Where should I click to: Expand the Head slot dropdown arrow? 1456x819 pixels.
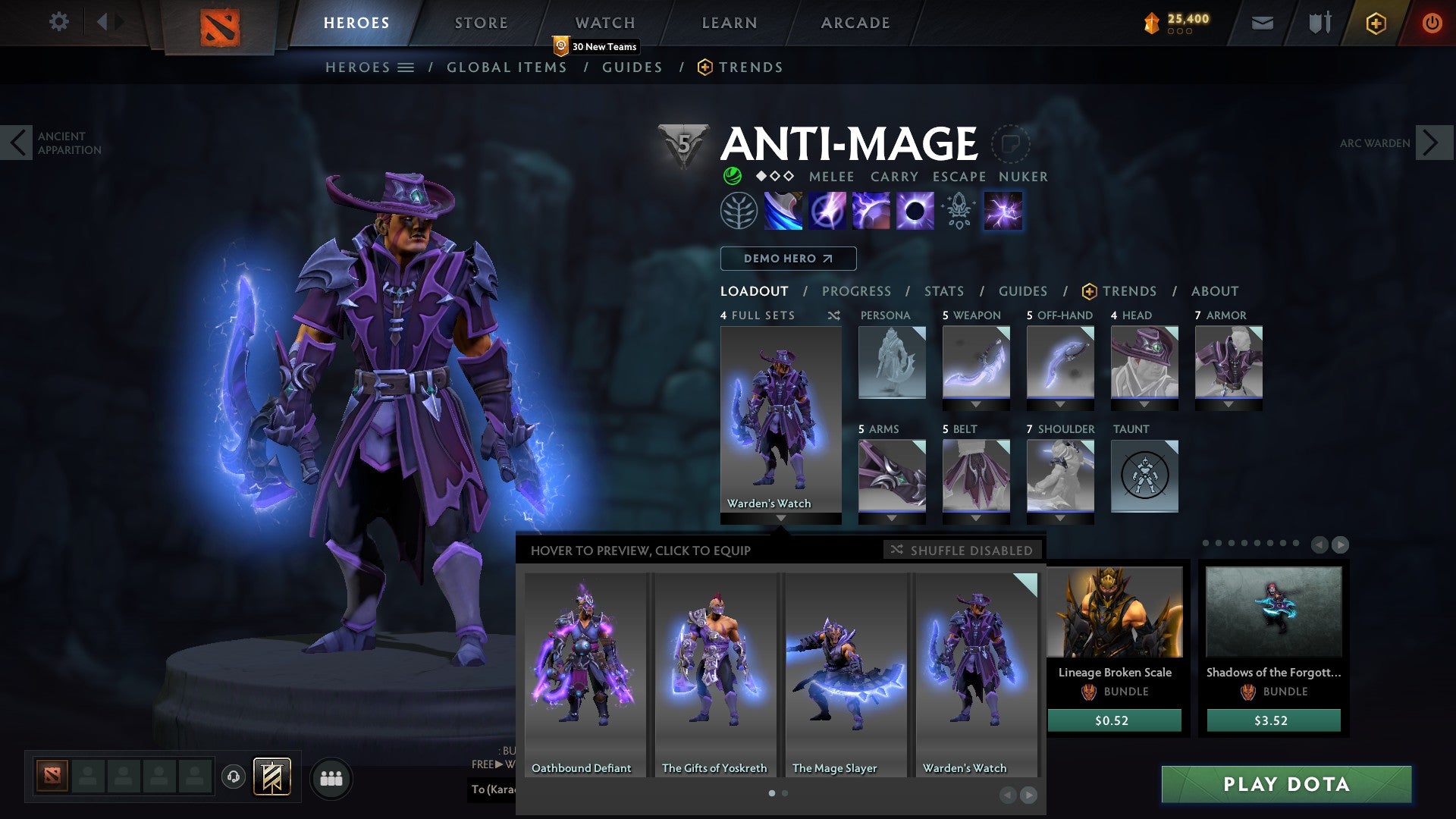pyautogui.click(x=1145, y=404)
